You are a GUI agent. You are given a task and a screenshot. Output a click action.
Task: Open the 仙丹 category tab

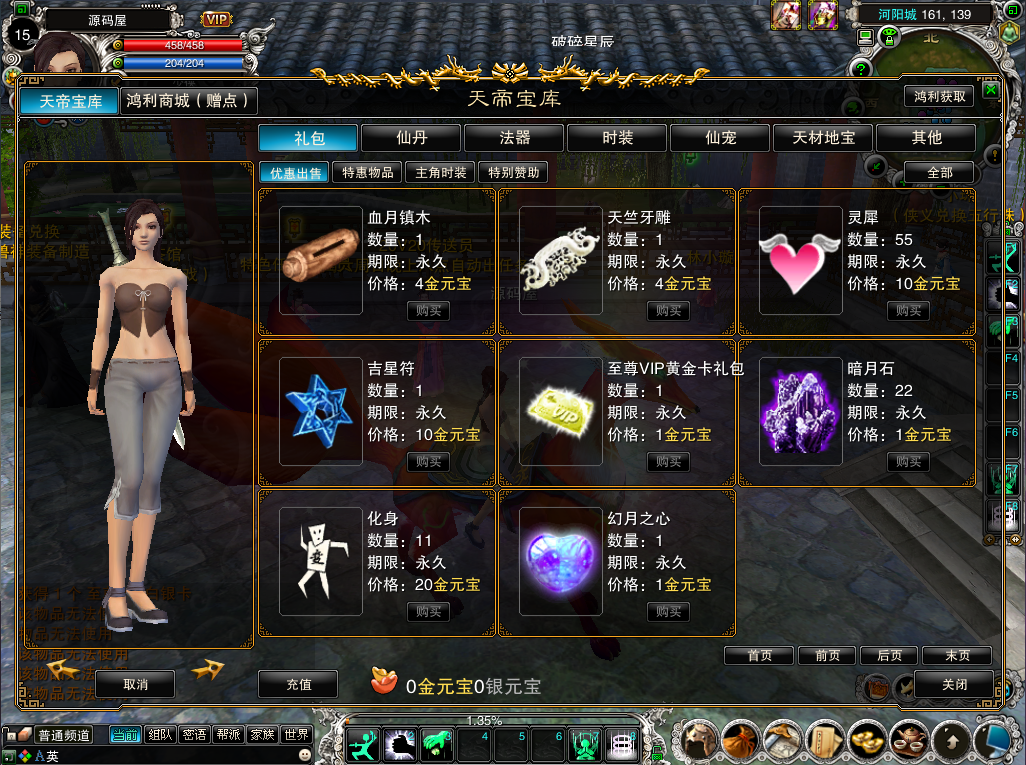point(412,138)
